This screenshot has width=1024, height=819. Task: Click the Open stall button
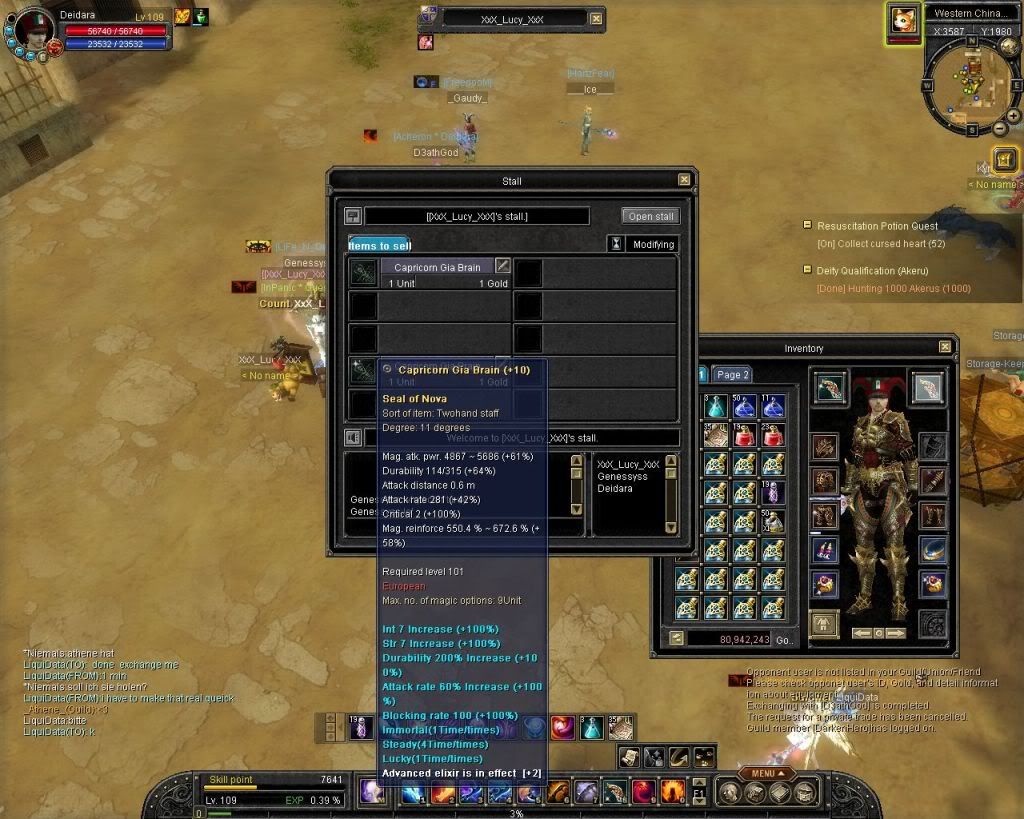pyautogui.click(x=650, y=216)
